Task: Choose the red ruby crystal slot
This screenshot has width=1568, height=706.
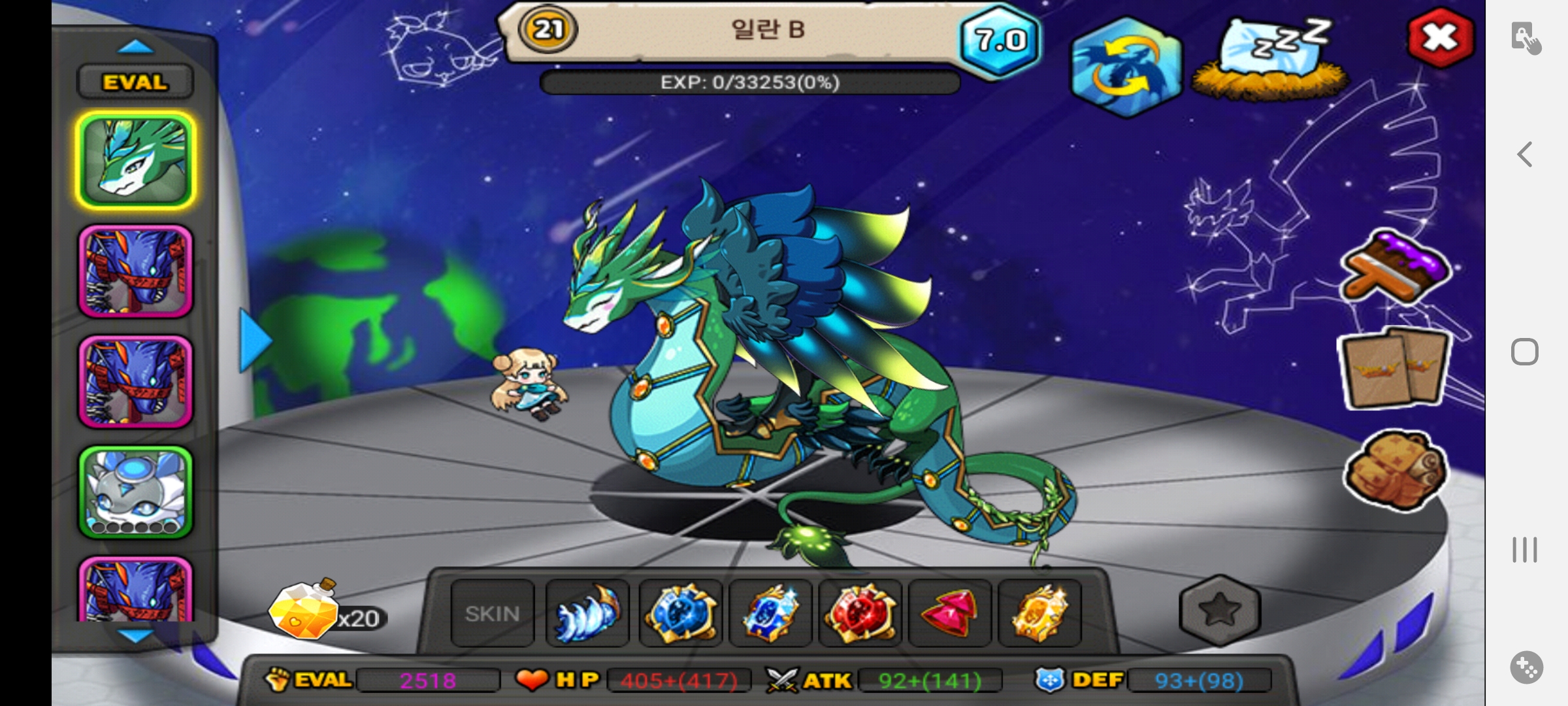Action: click(950, 613)
